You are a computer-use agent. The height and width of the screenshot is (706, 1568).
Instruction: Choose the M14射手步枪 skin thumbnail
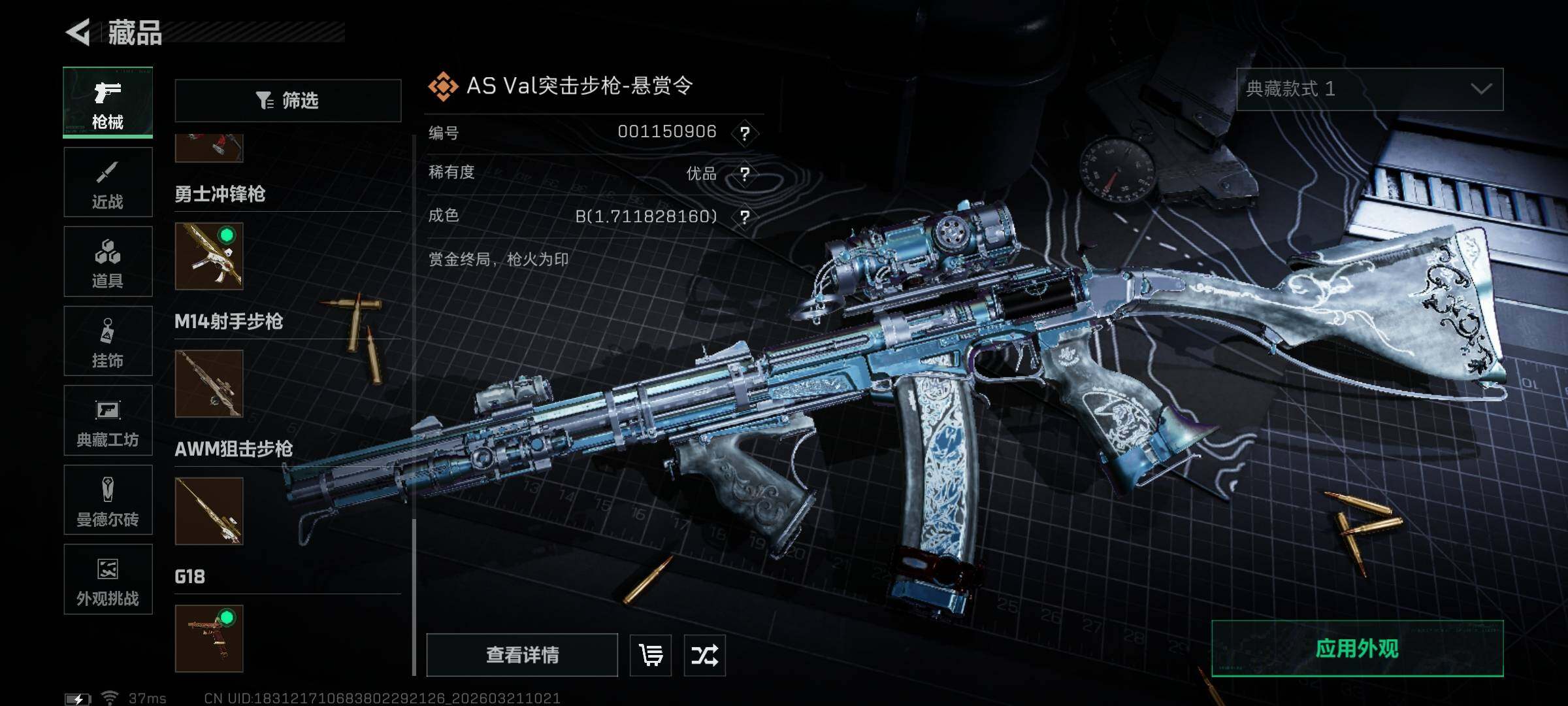pos(209,383)
